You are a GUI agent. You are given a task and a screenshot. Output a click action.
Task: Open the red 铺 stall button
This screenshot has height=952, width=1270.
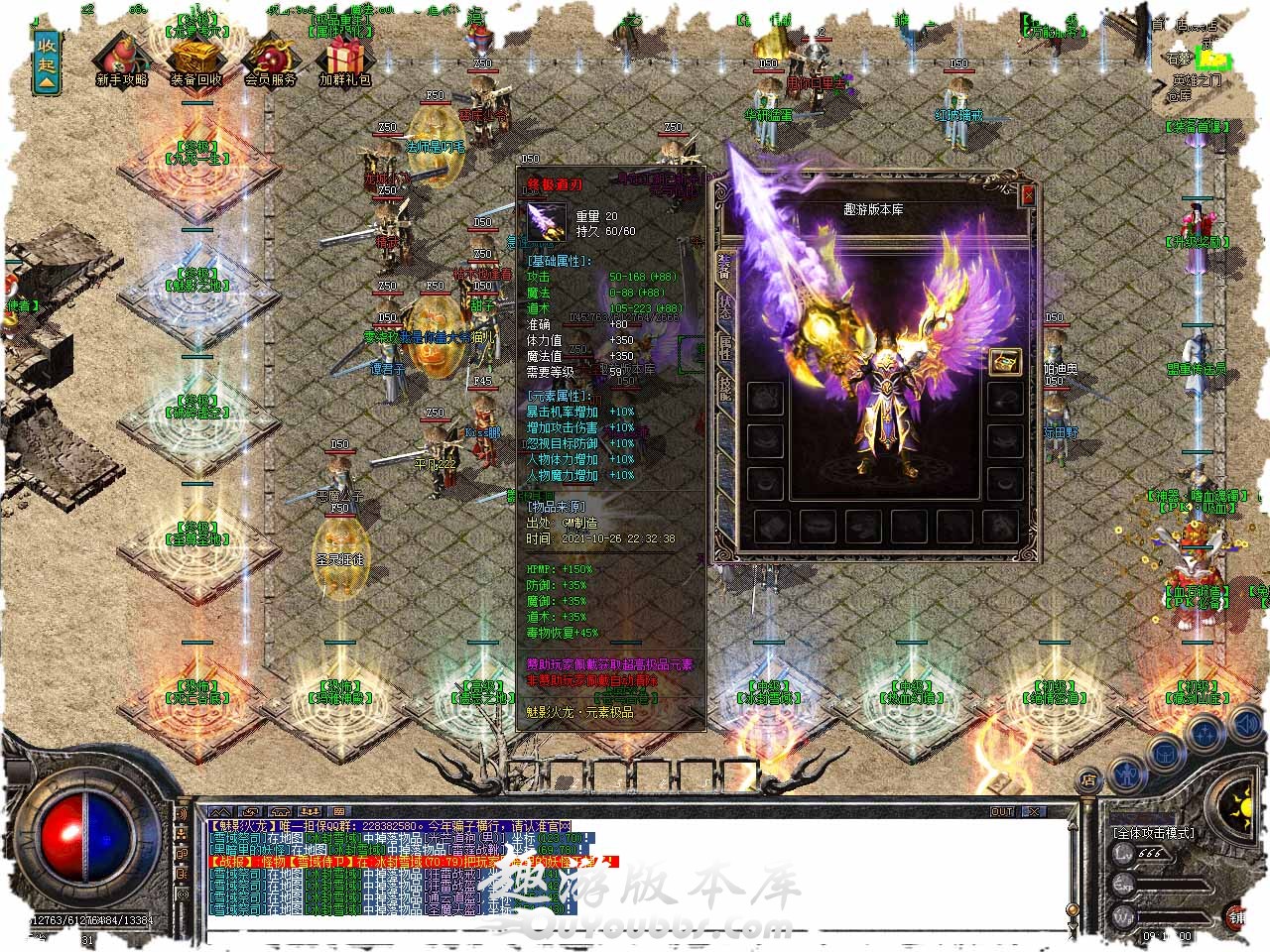point(1238,915)
